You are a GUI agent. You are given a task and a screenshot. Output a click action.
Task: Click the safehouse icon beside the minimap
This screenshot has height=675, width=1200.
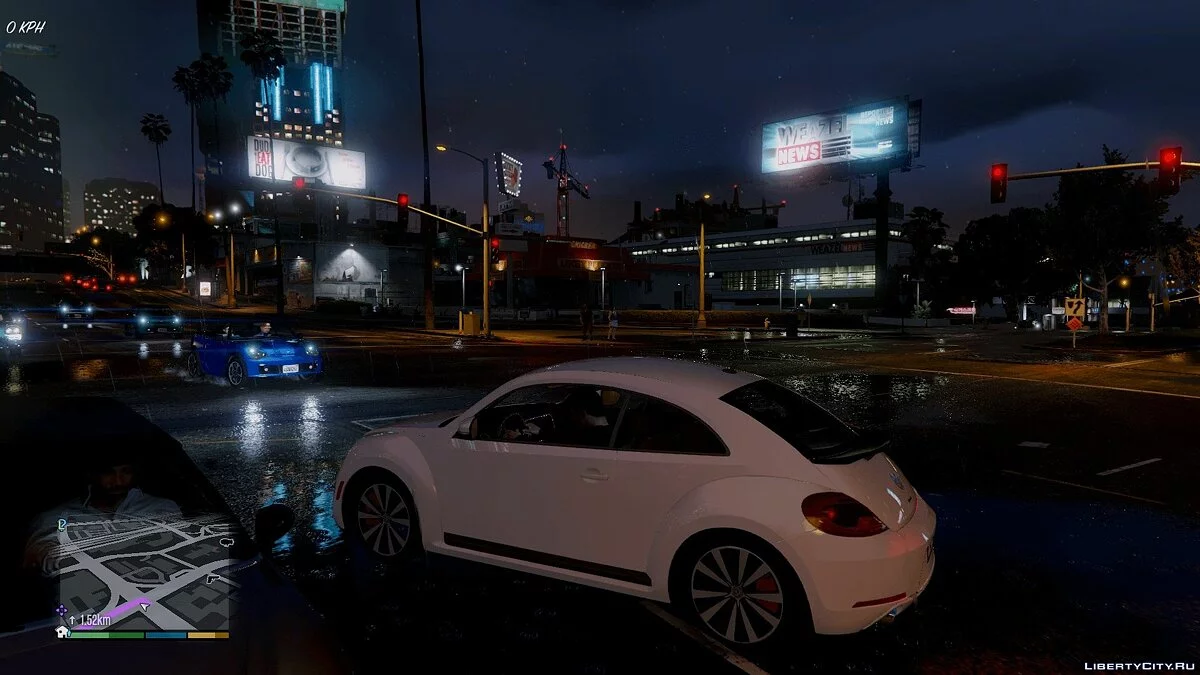tap(62, 632)
